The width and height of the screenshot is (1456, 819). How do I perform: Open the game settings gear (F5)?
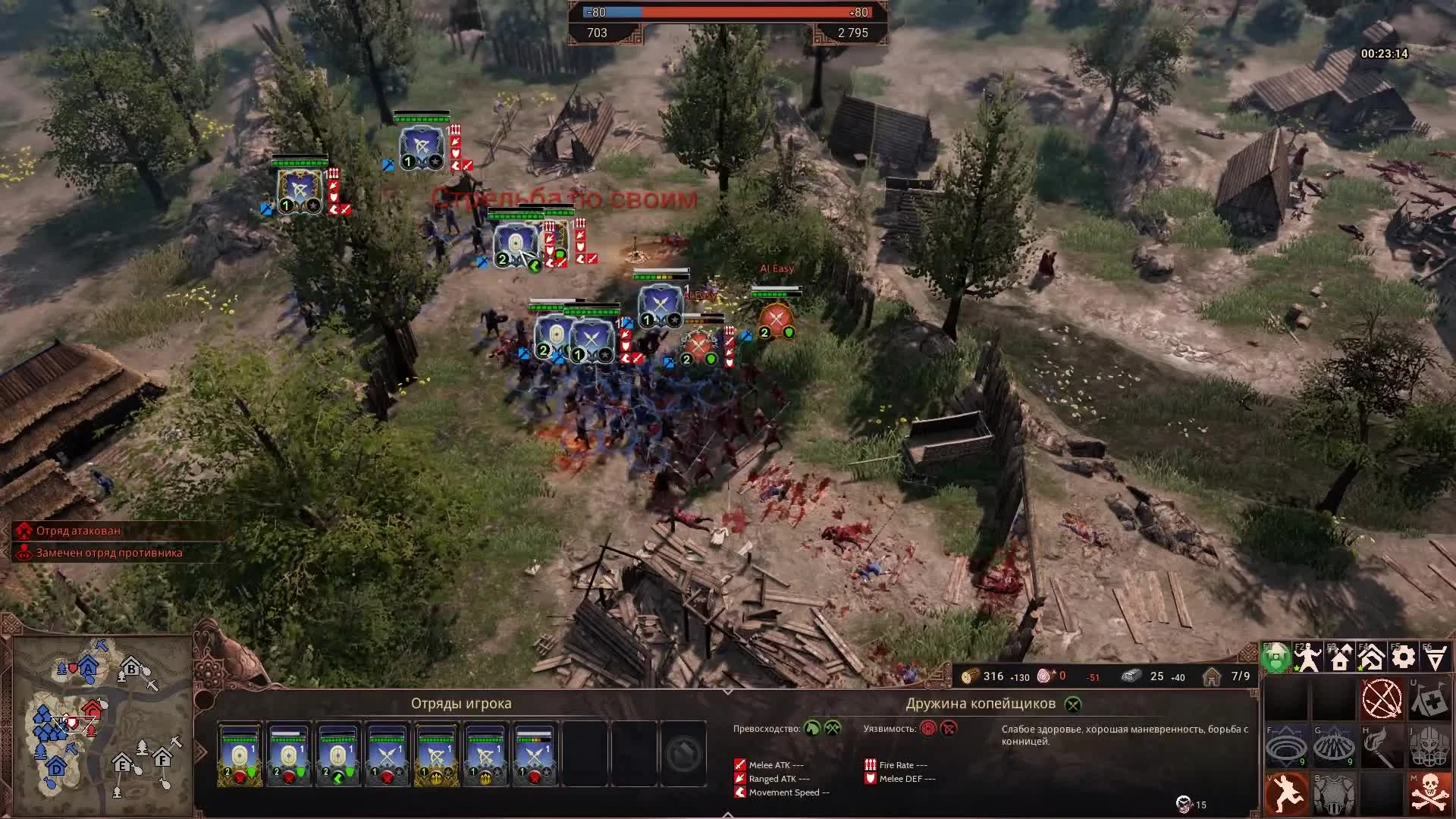click(1402, 657)
